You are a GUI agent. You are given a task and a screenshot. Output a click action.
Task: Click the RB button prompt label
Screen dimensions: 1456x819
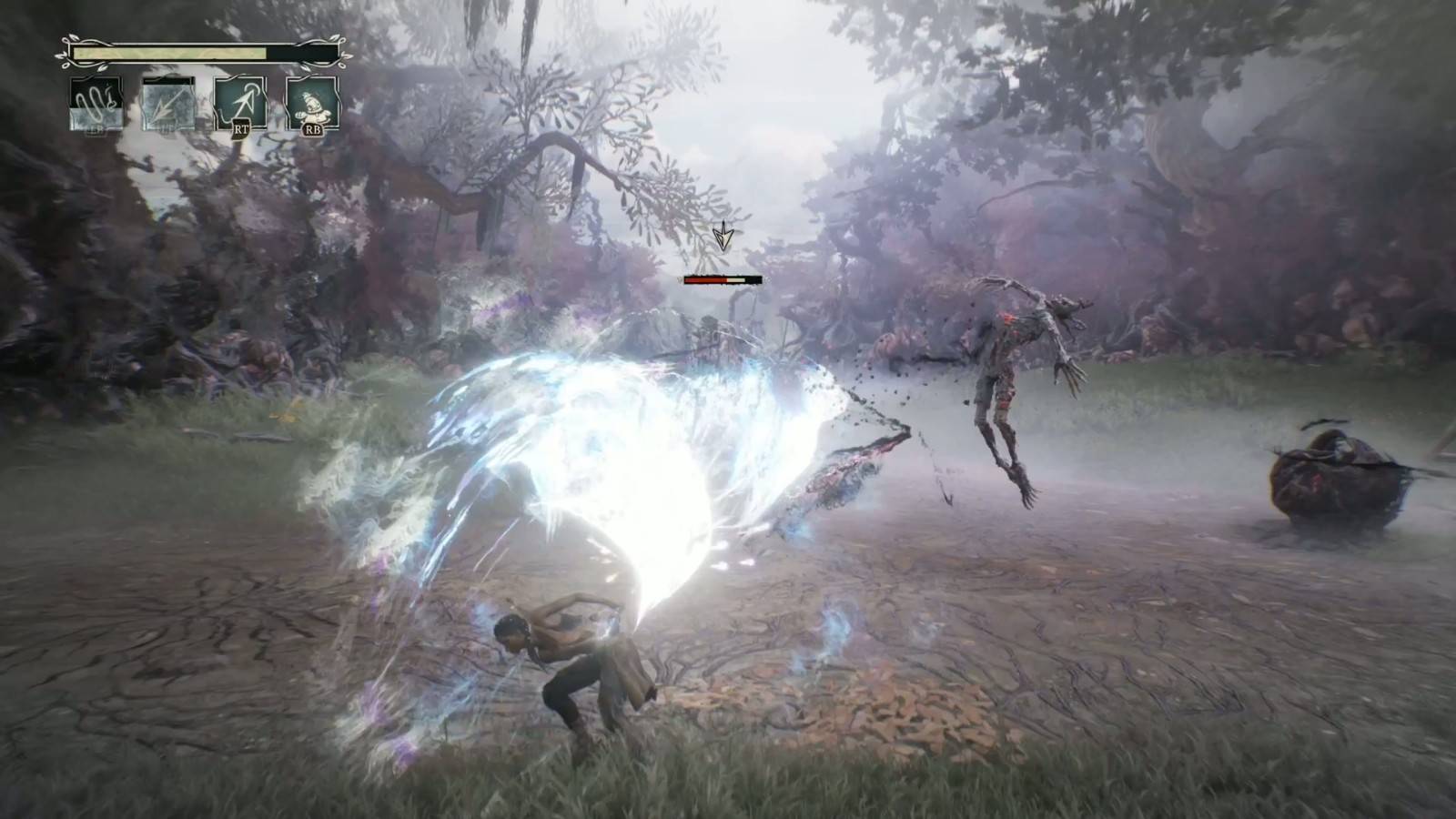pyautogui.click(x=312, y=129)
